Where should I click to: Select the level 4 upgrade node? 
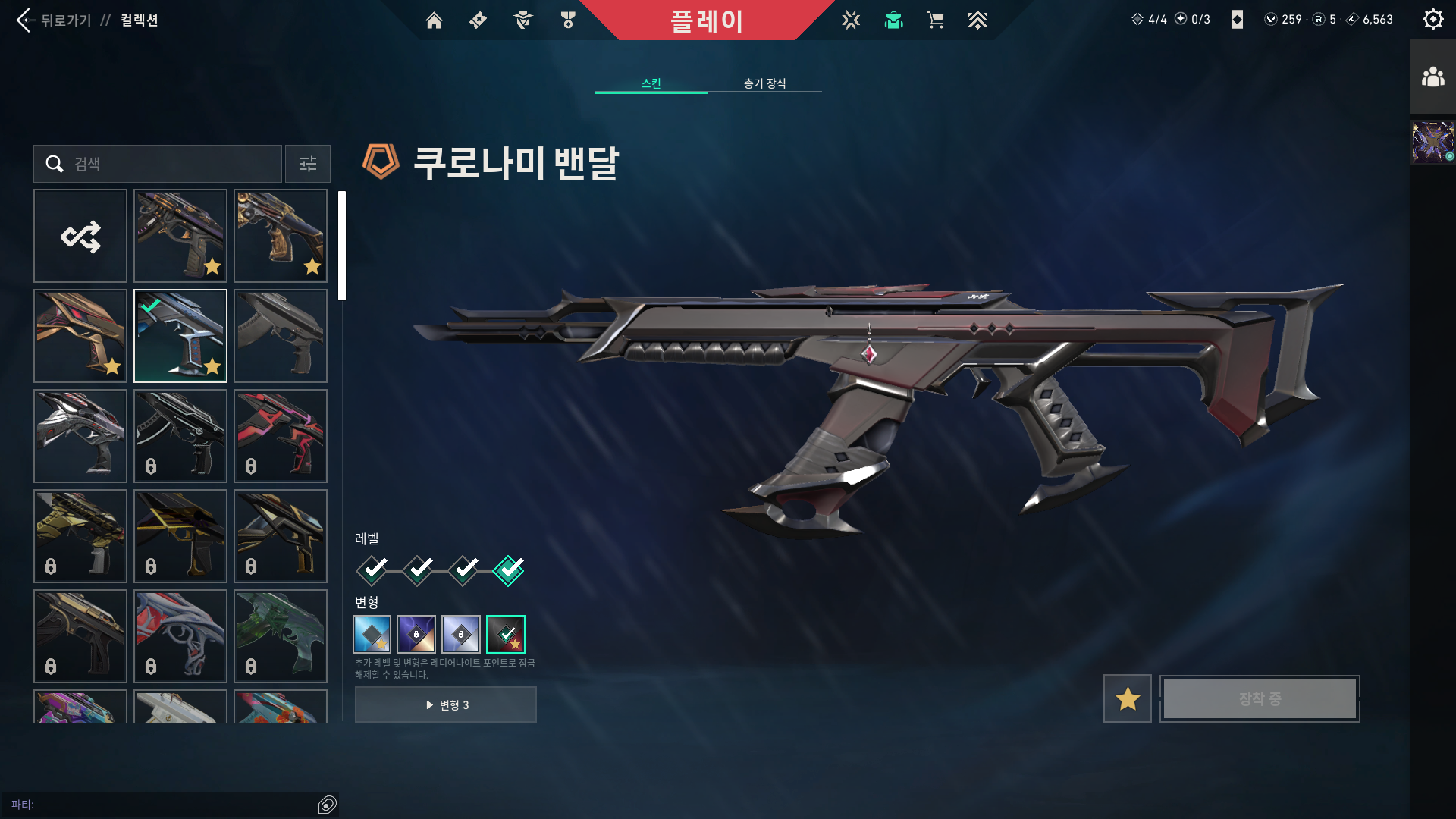coord(509,570)
